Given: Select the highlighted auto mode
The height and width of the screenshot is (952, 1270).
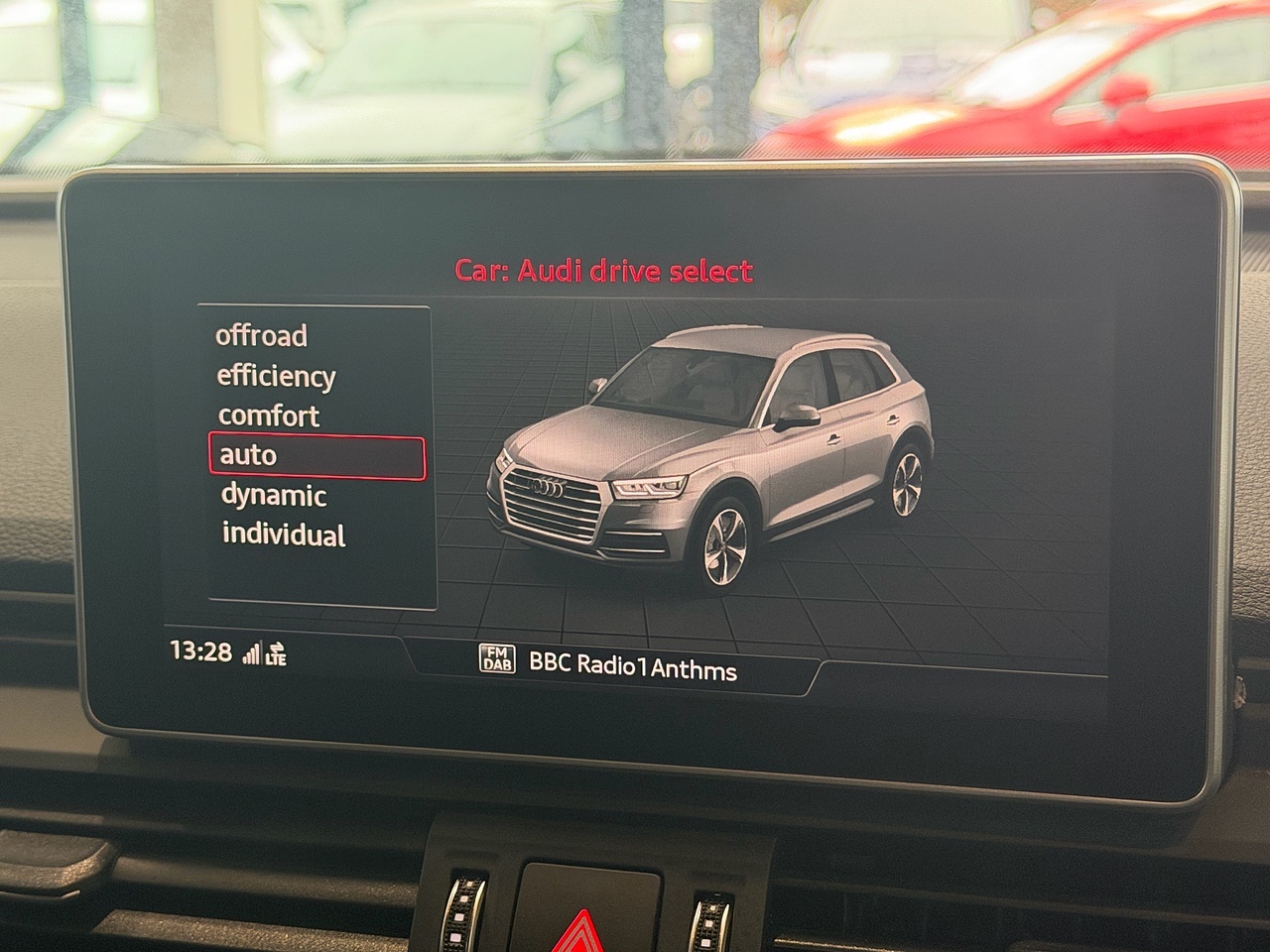Looking at the screenshot, I should coord(316,457).
